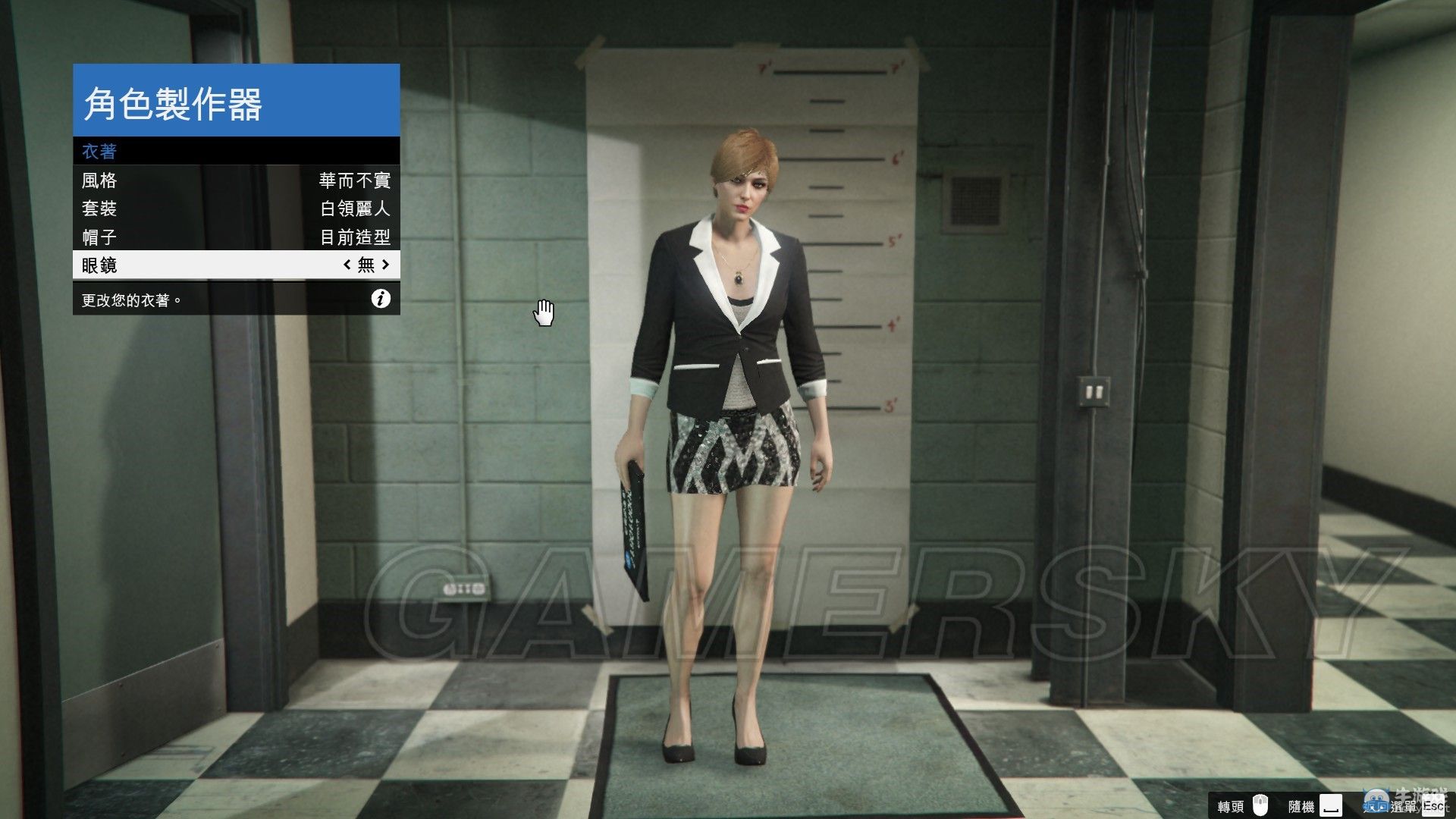Click the info ⓘ icon on 更改您的衣著 row
The height and width of the screenshot is (819, 1456).
click(x=381, y=299)
